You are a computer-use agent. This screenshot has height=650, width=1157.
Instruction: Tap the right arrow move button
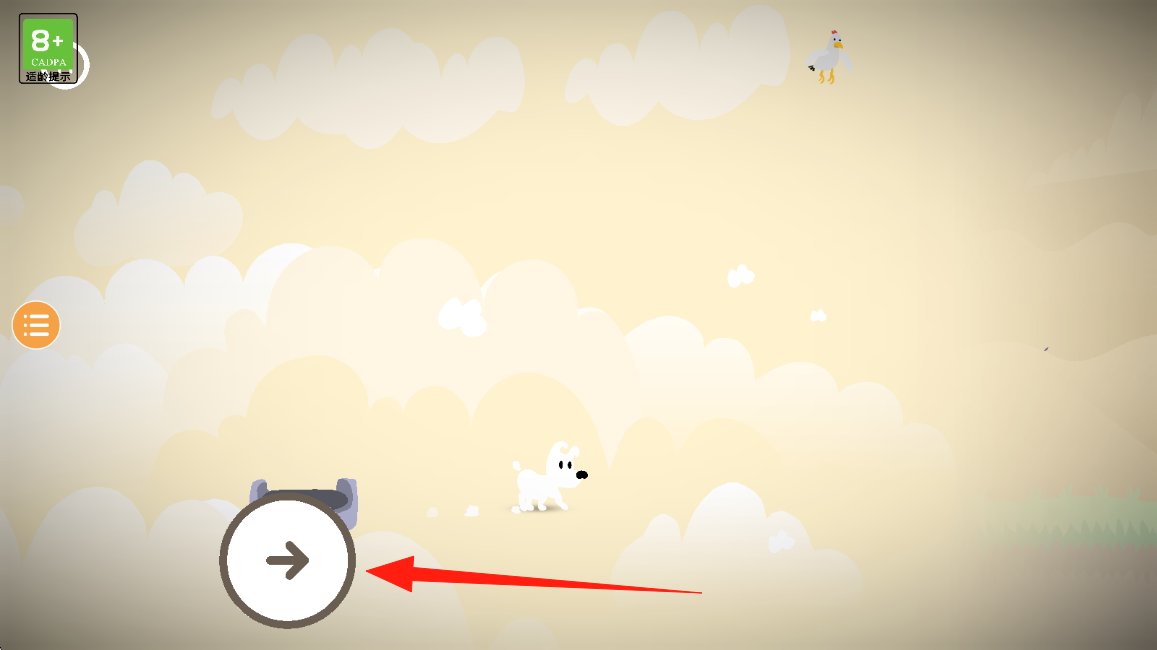click(288, 560)
